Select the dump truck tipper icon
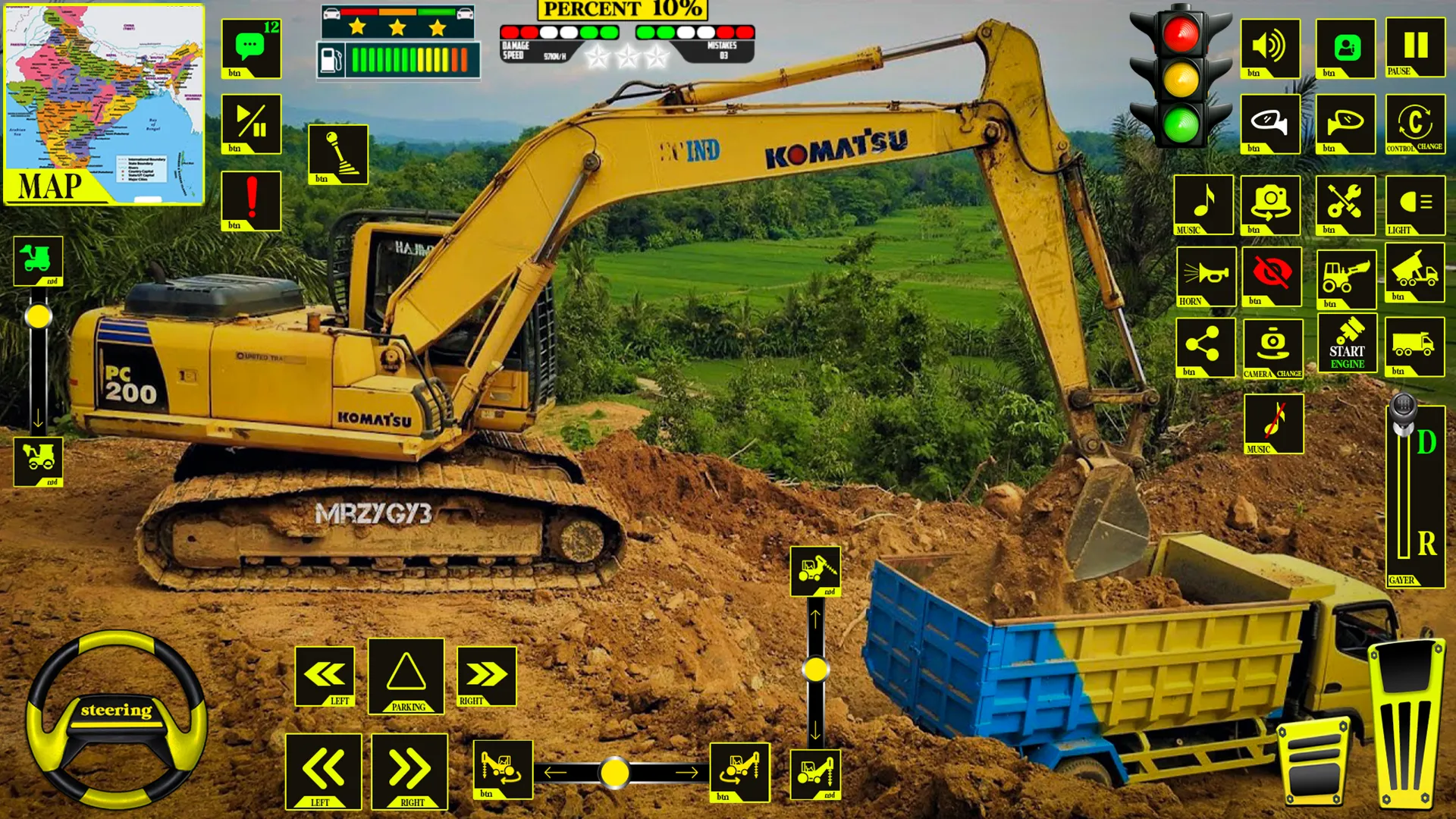The image size is (1456, 819). tap(1415, 277)
